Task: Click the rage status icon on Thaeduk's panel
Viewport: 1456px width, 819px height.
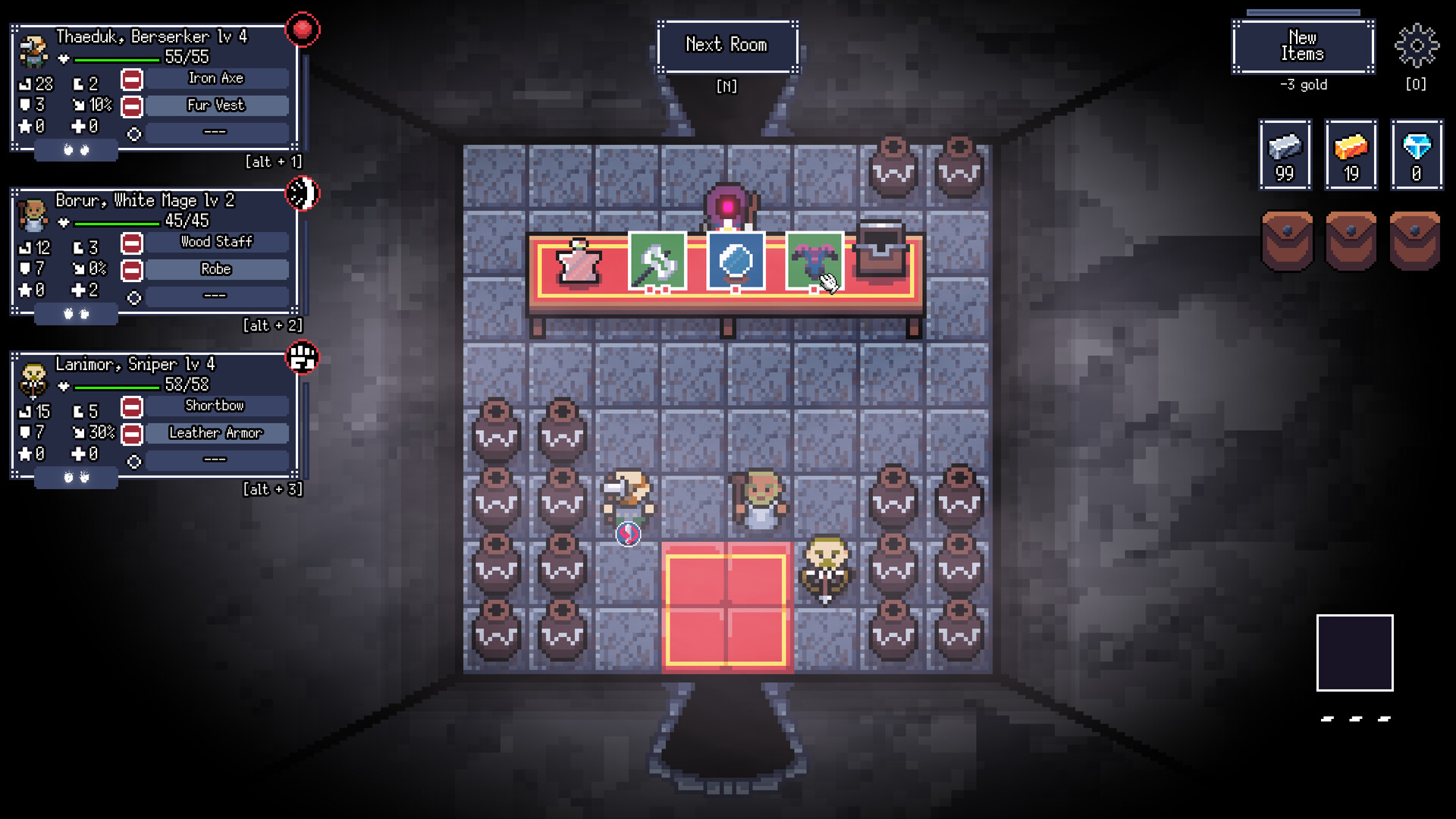Action: pyautogui.click(x=303, y=30)
